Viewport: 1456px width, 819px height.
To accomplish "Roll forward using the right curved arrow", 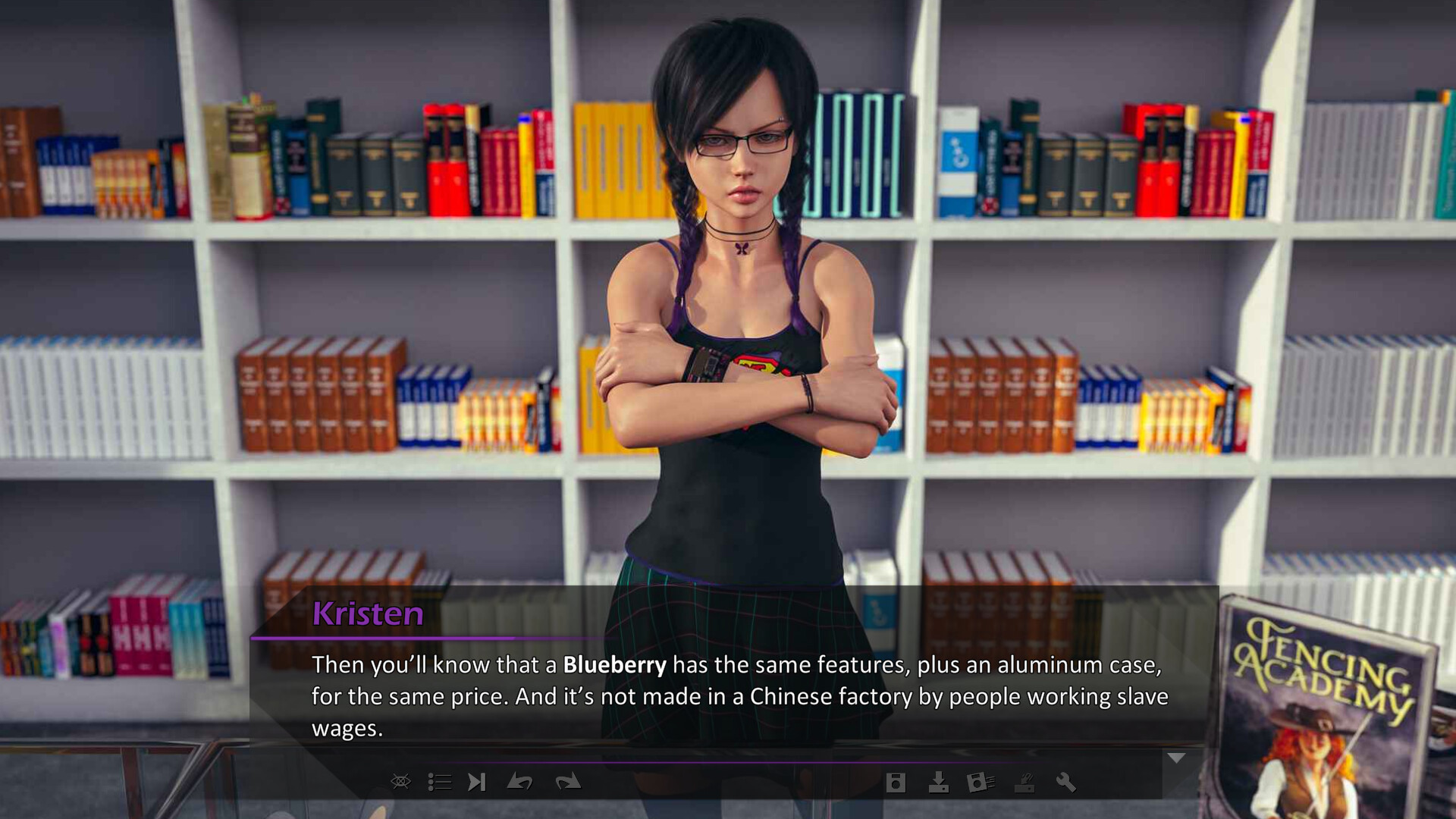I will click(567, 782).
